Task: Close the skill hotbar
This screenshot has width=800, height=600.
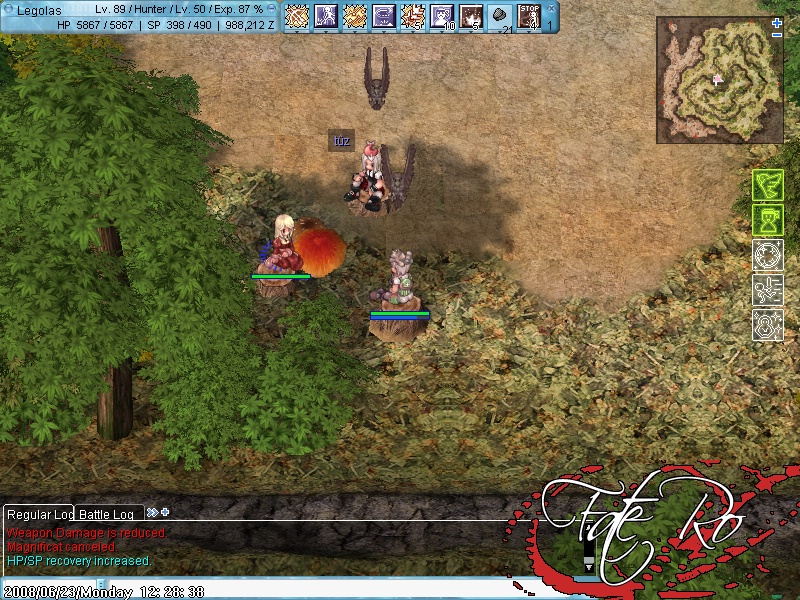Action: click(x=550, y=8)
